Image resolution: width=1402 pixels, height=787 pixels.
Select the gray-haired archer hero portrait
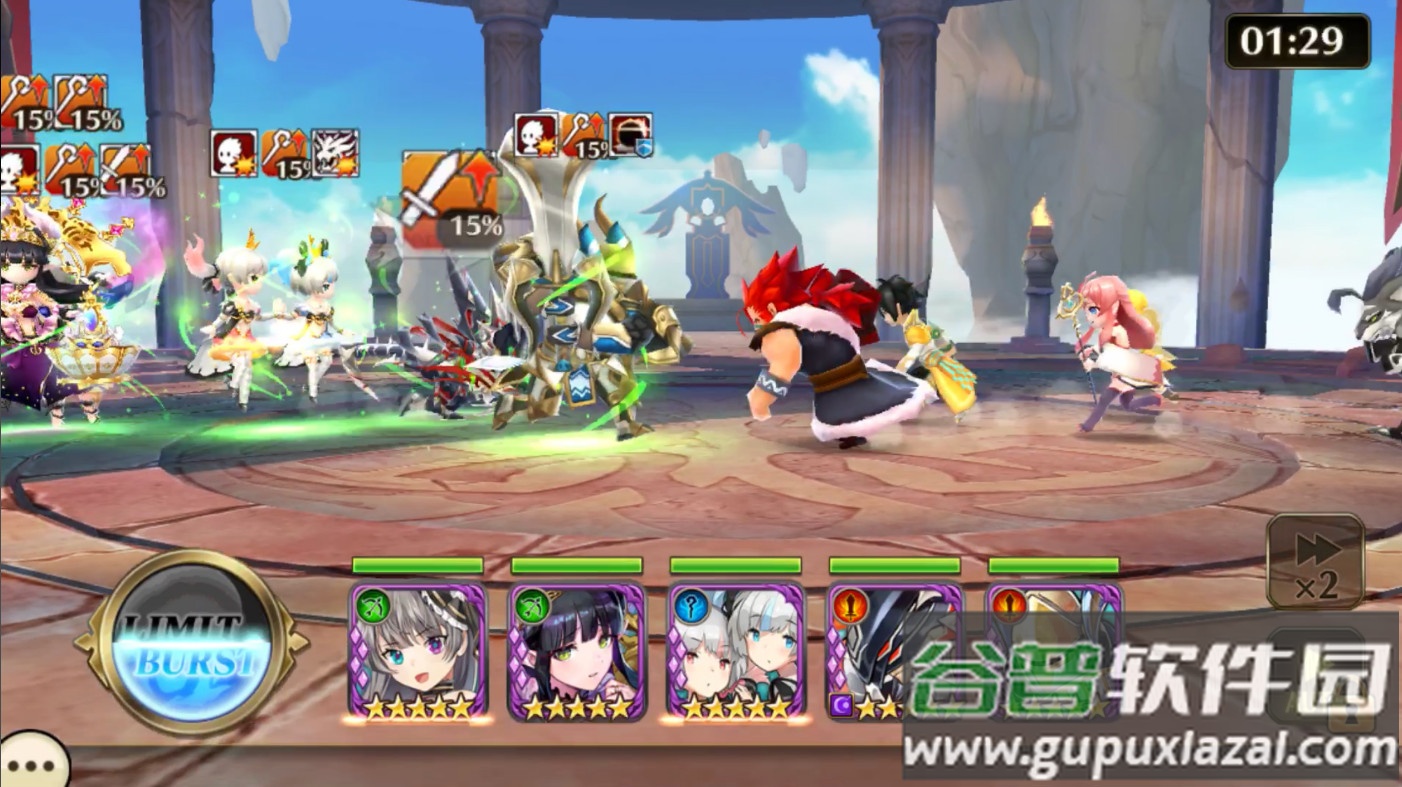(418, 652)
